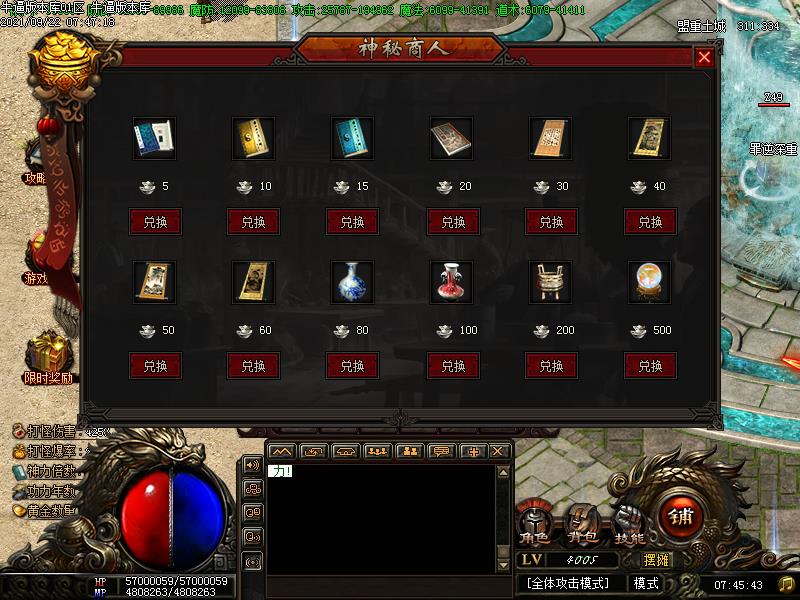This screenshot has height=600, width=800.
Task: Exchange the item priced at 5 ingots
Action: 155,222
